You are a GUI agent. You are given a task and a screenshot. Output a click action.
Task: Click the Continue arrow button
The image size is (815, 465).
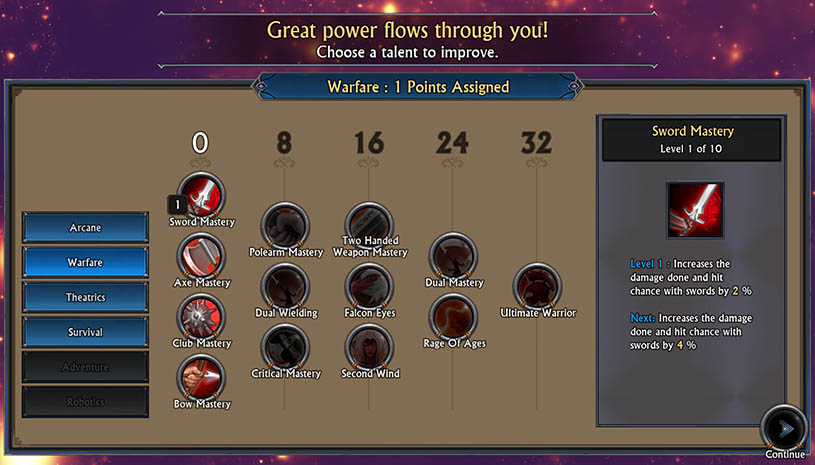point(784,428)
